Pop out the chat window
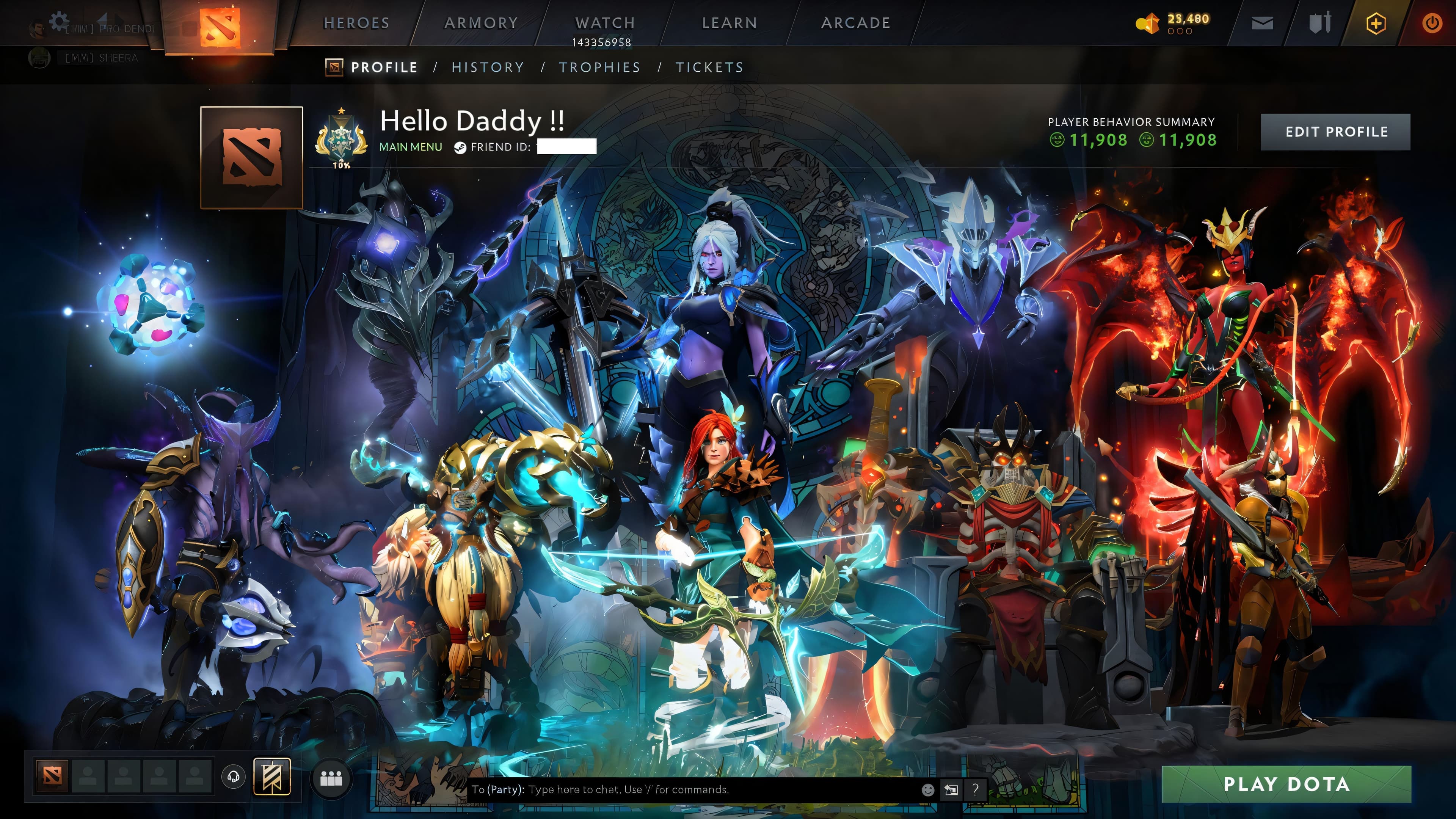 pos(952,789)
